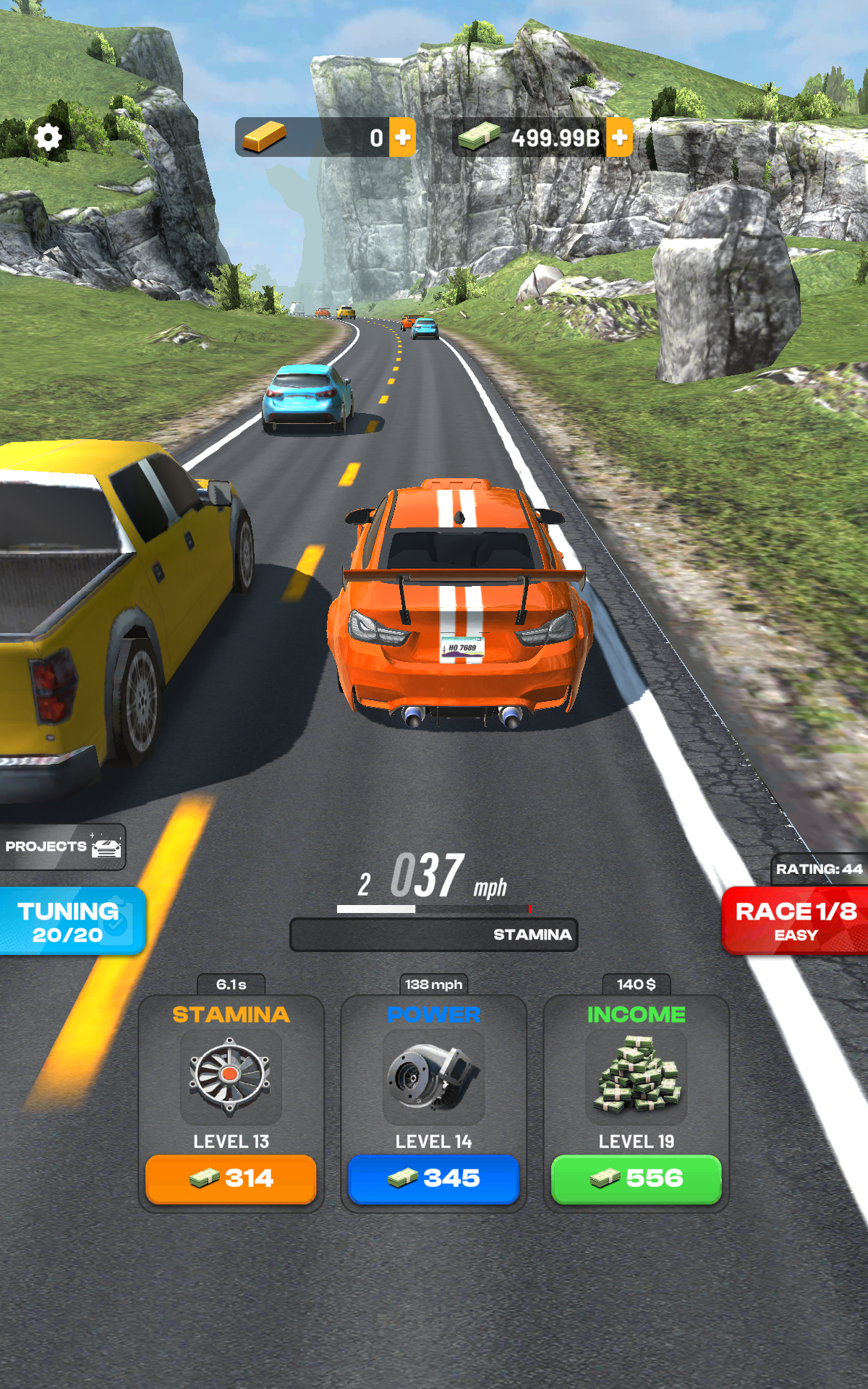Image resolution: width=868 pixels, height=1389 pixels.
Task: Add more cash with plus button
Action: [619, 137]
